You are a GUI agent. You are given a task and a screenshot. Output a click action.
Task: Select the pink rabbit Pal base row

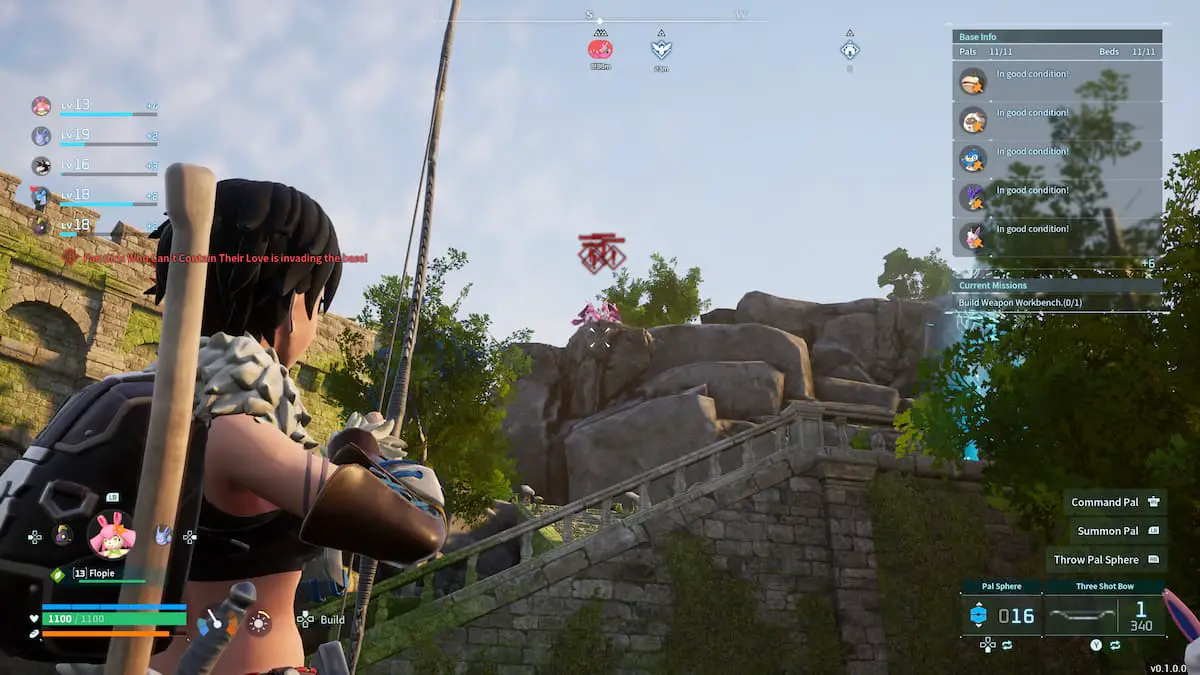point(1056,237)
